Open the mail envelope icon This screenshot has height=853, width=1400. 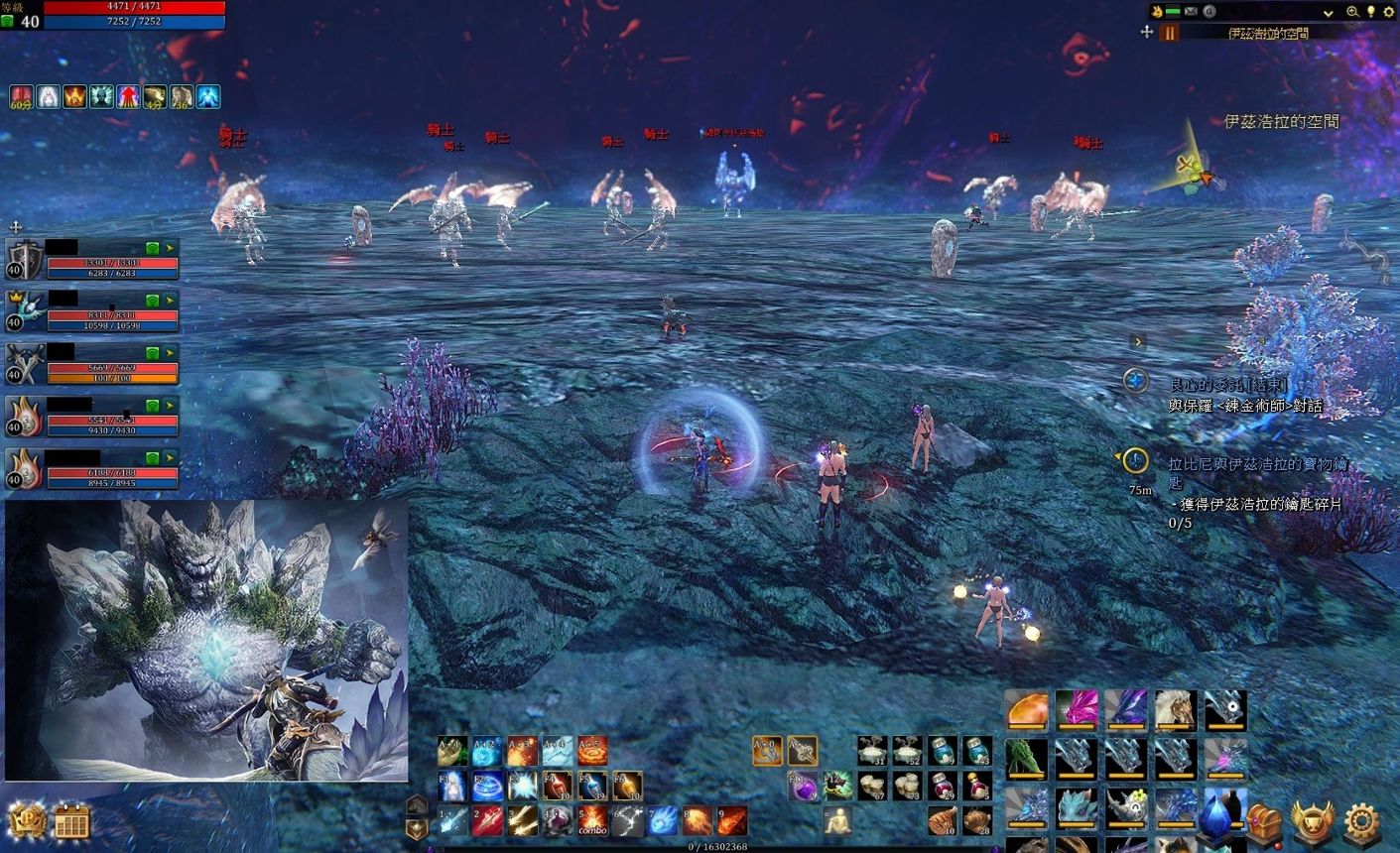coord(1191,12)
